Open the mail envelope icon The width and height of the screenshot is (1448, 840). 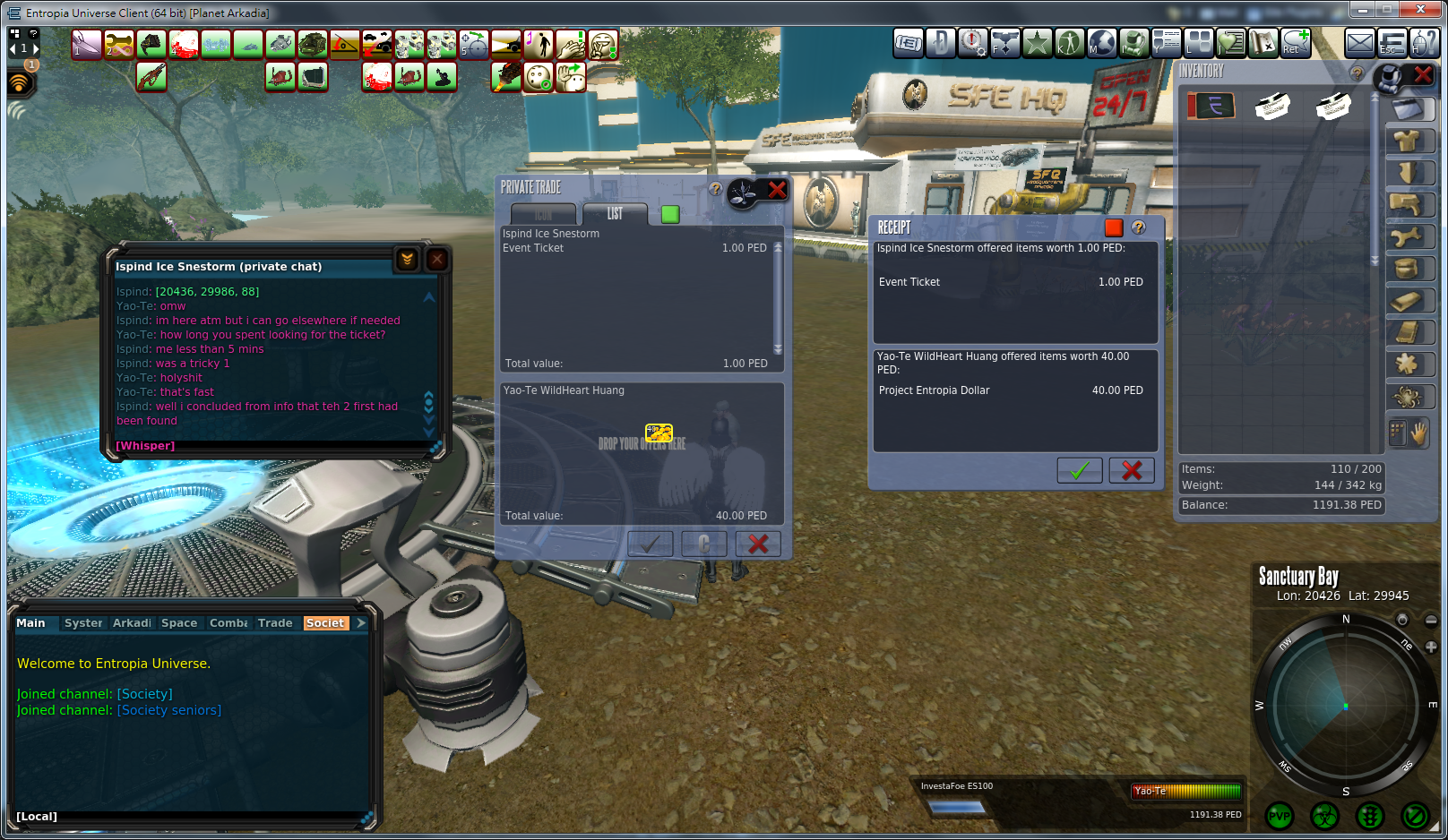point(1359,43)
